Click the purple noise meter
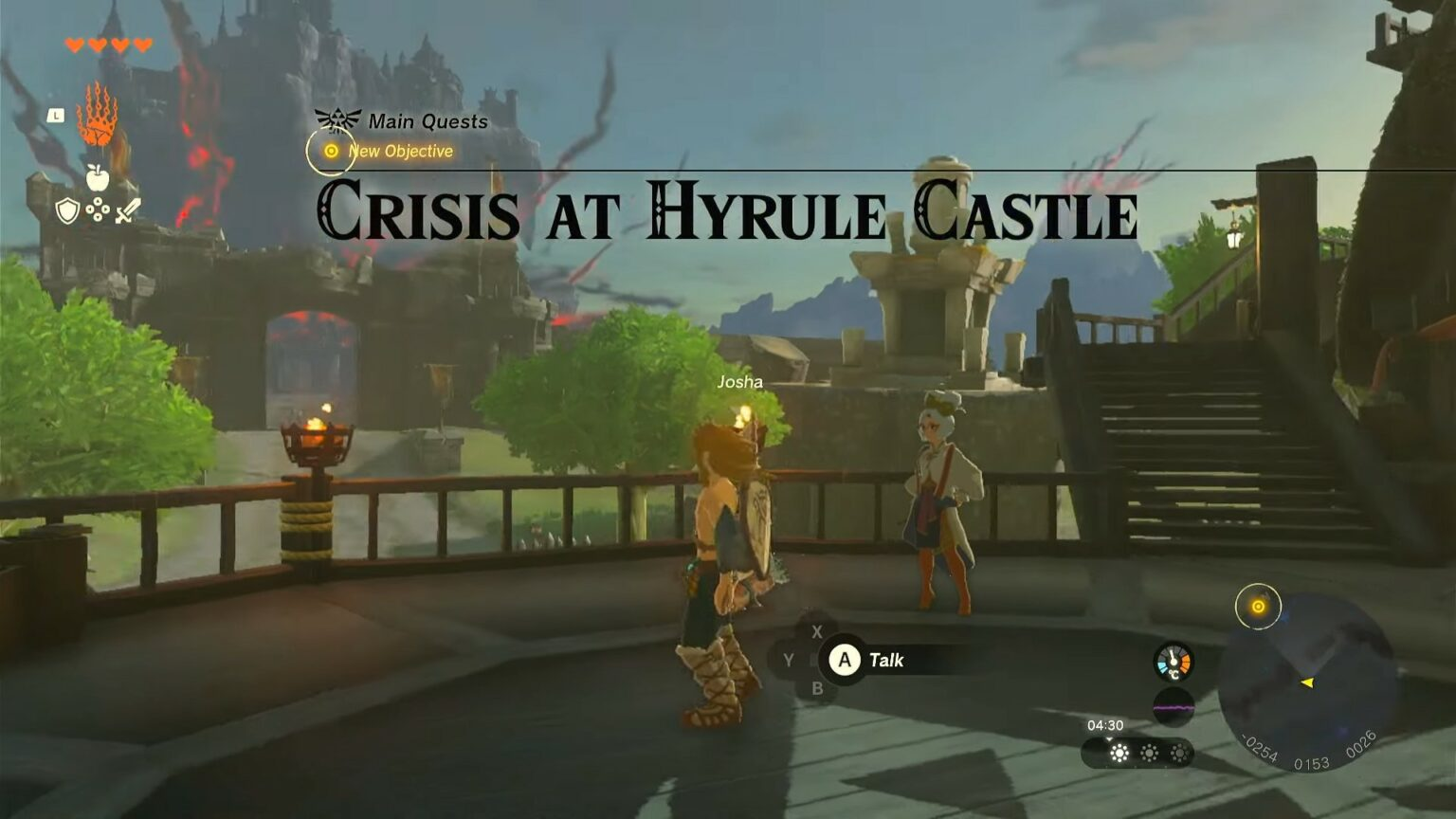 1173,707
